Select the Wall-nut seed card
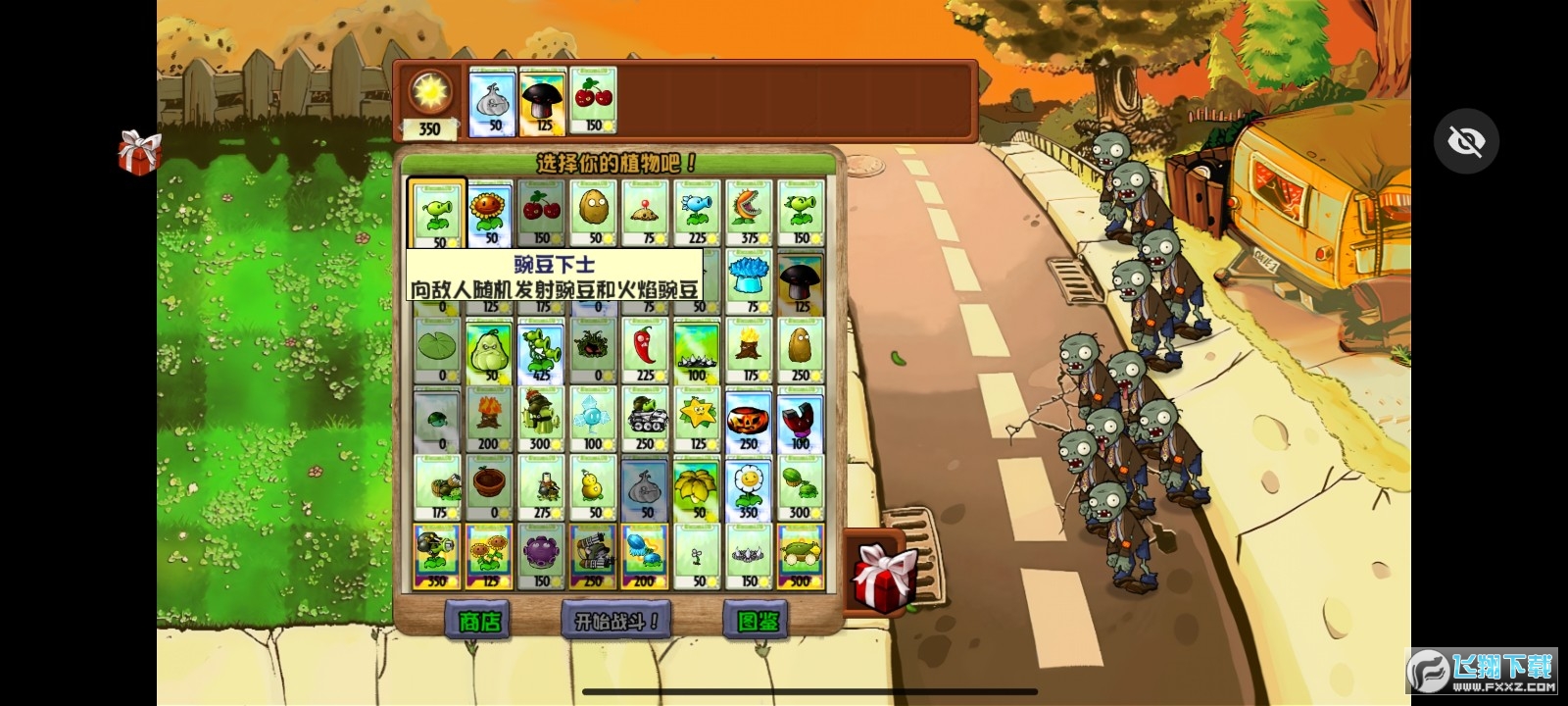1568x706 pixels. coord(593,211)
